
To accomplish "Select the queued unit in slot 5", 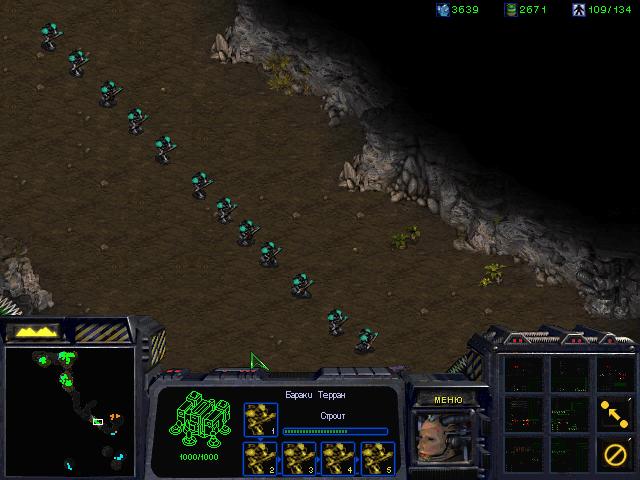I will pos(376,457).
